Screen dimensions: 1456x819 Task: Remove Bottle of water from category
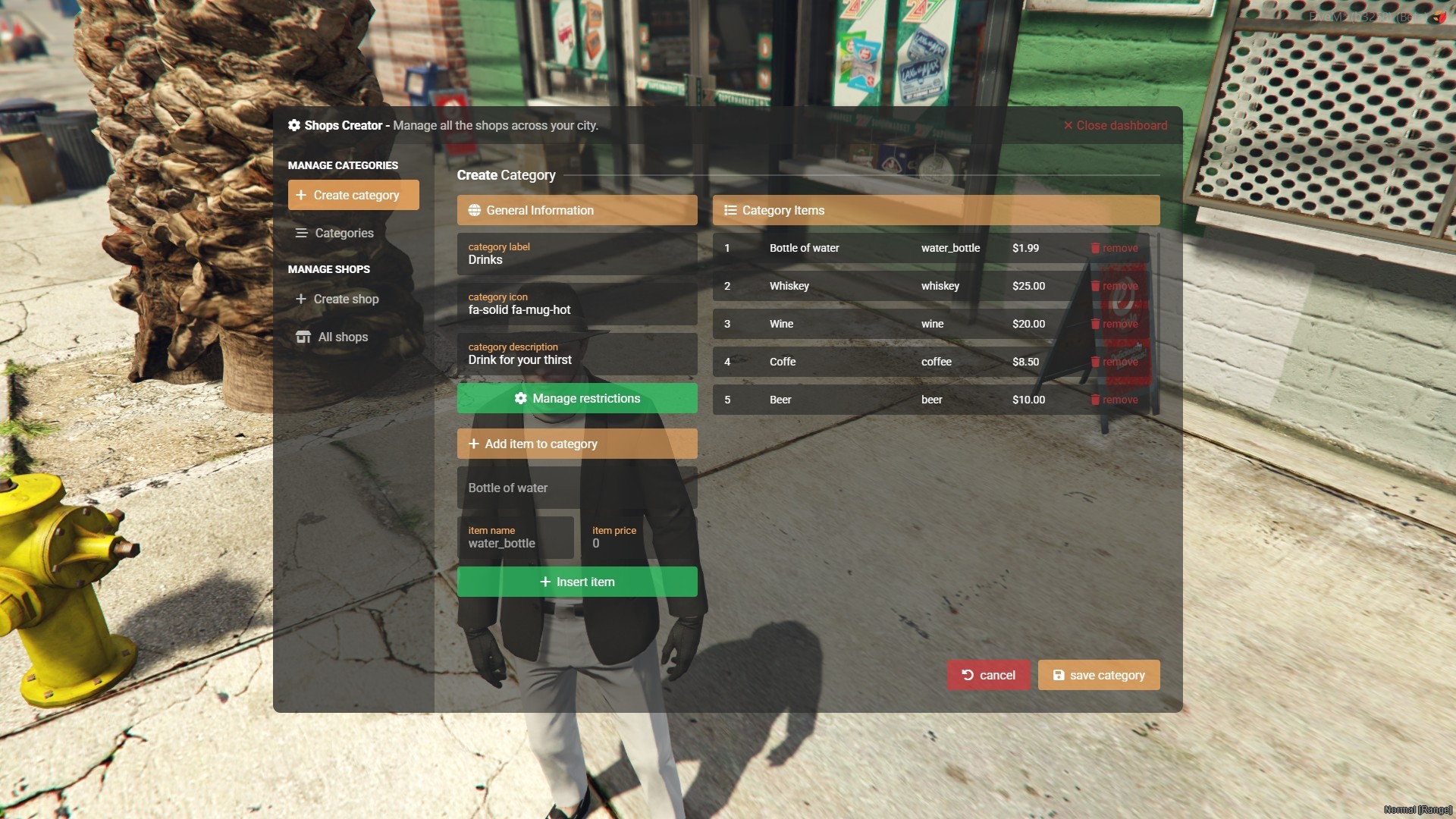click(x=1114, y=249)
